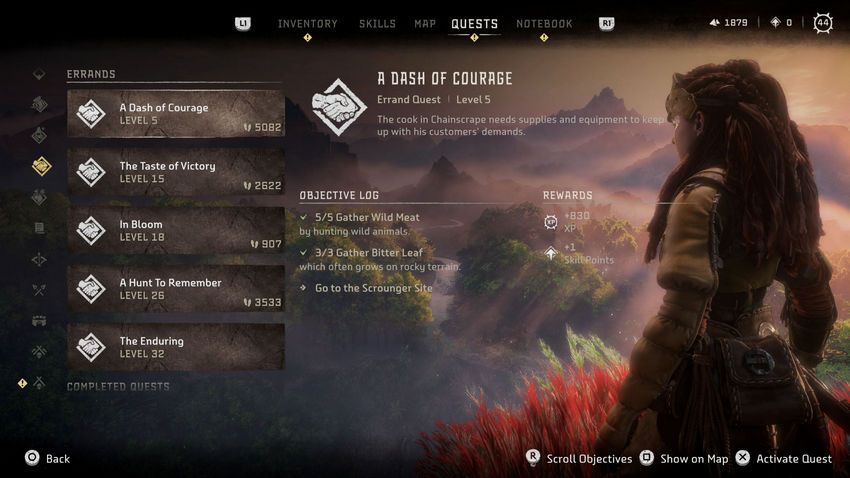
Task: Select the Quests tab
Action: coord(474,24)
